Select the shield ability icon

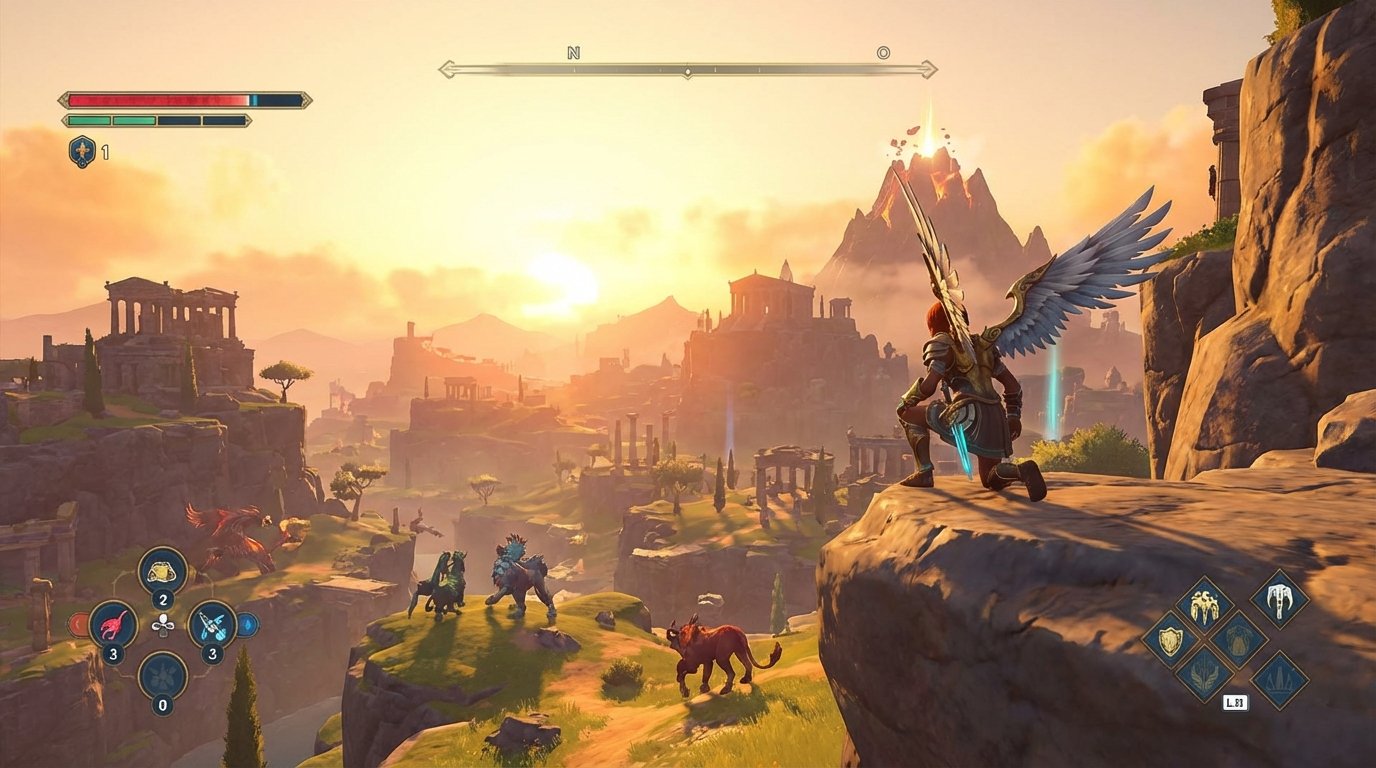[1169, 641]
